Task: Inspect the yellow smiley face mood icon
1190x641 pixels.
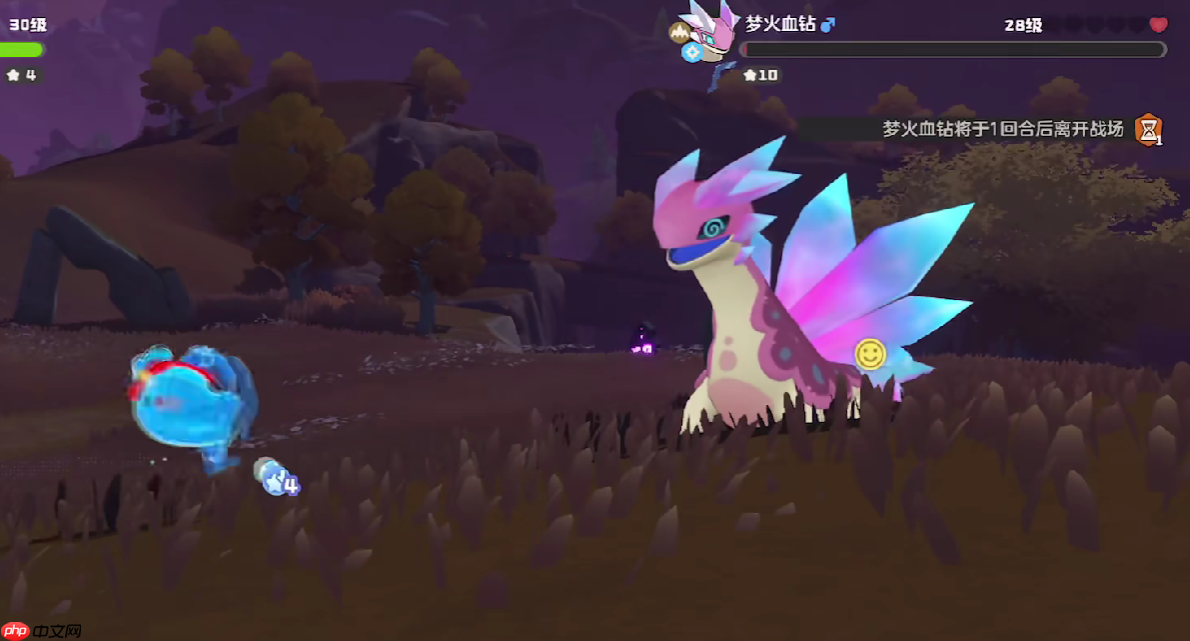Action: 870,353
